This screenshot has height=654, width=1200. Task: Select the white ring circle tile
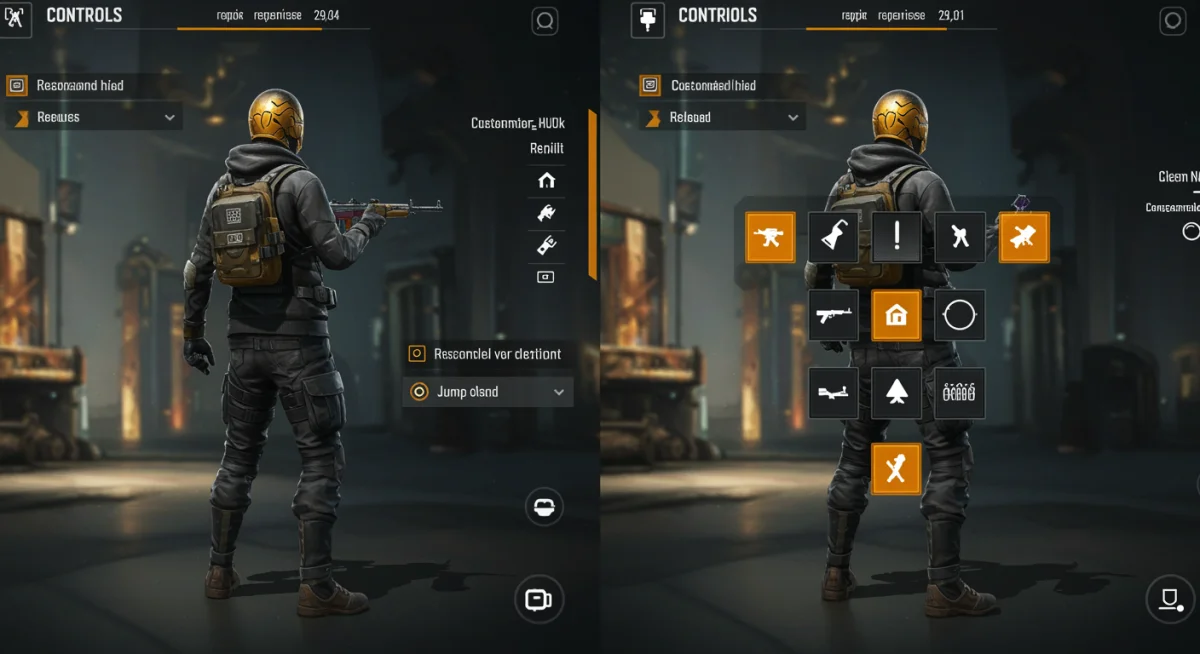tap(959, 316)
